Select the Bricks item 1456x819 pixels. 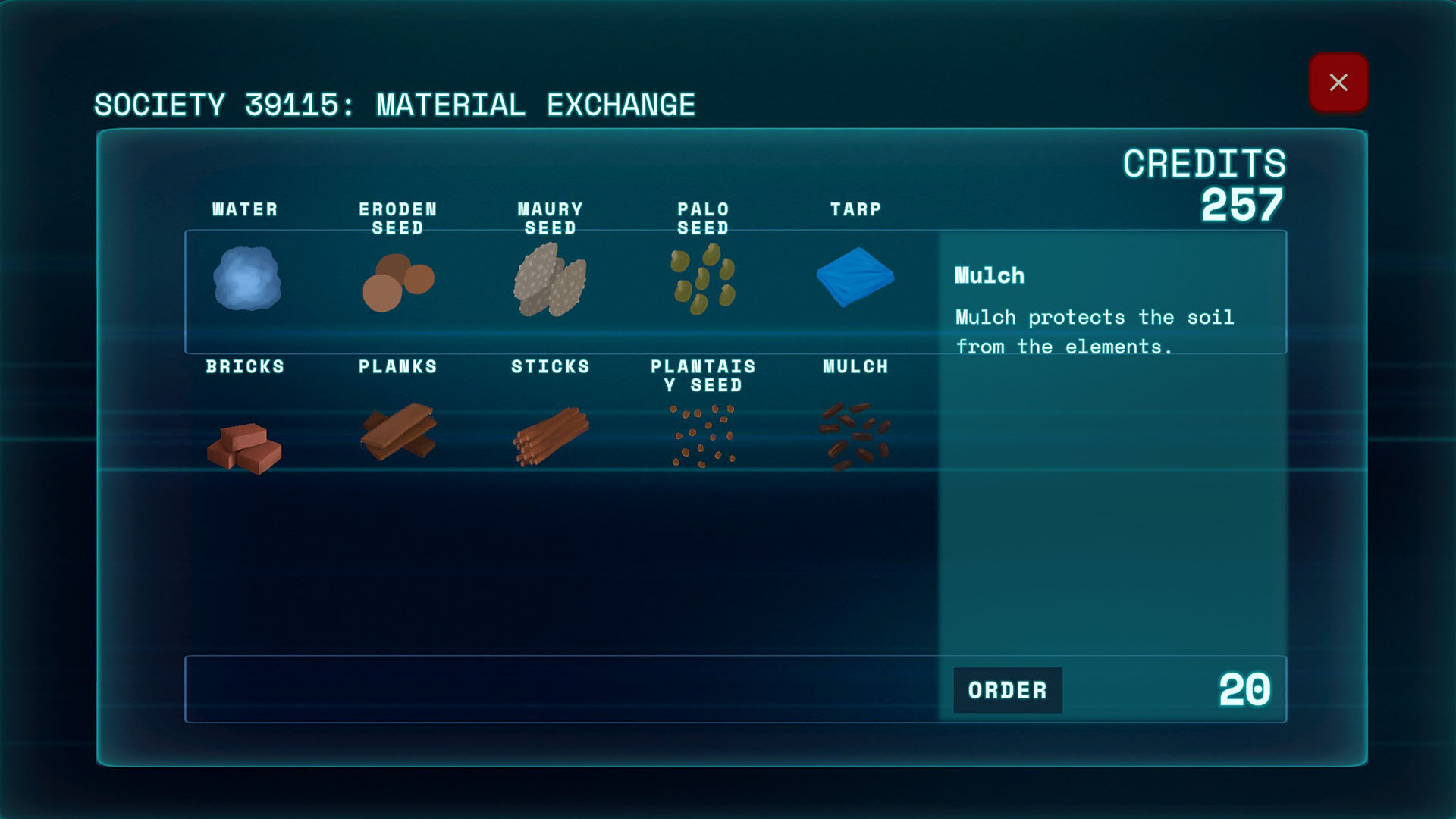[x=244, y=447]
